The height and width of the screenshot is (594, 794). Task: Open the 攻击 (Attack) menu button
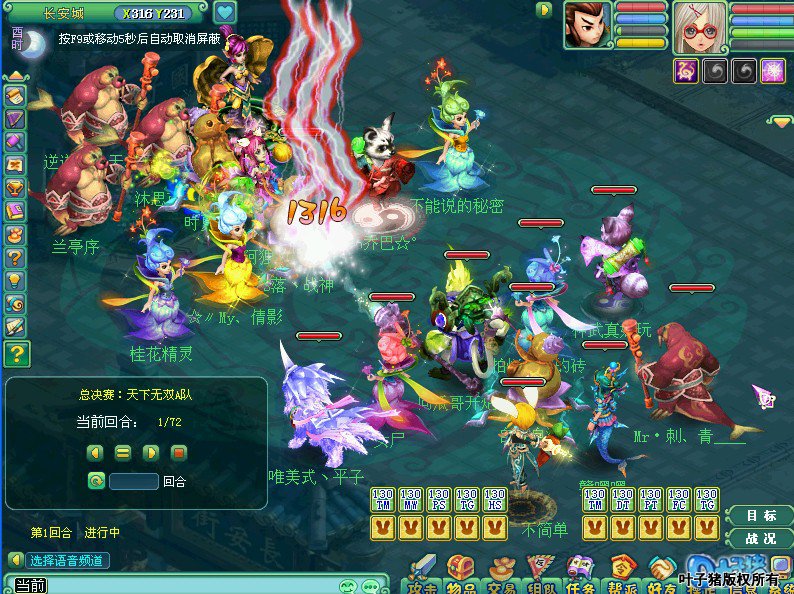tap(420, 572)
